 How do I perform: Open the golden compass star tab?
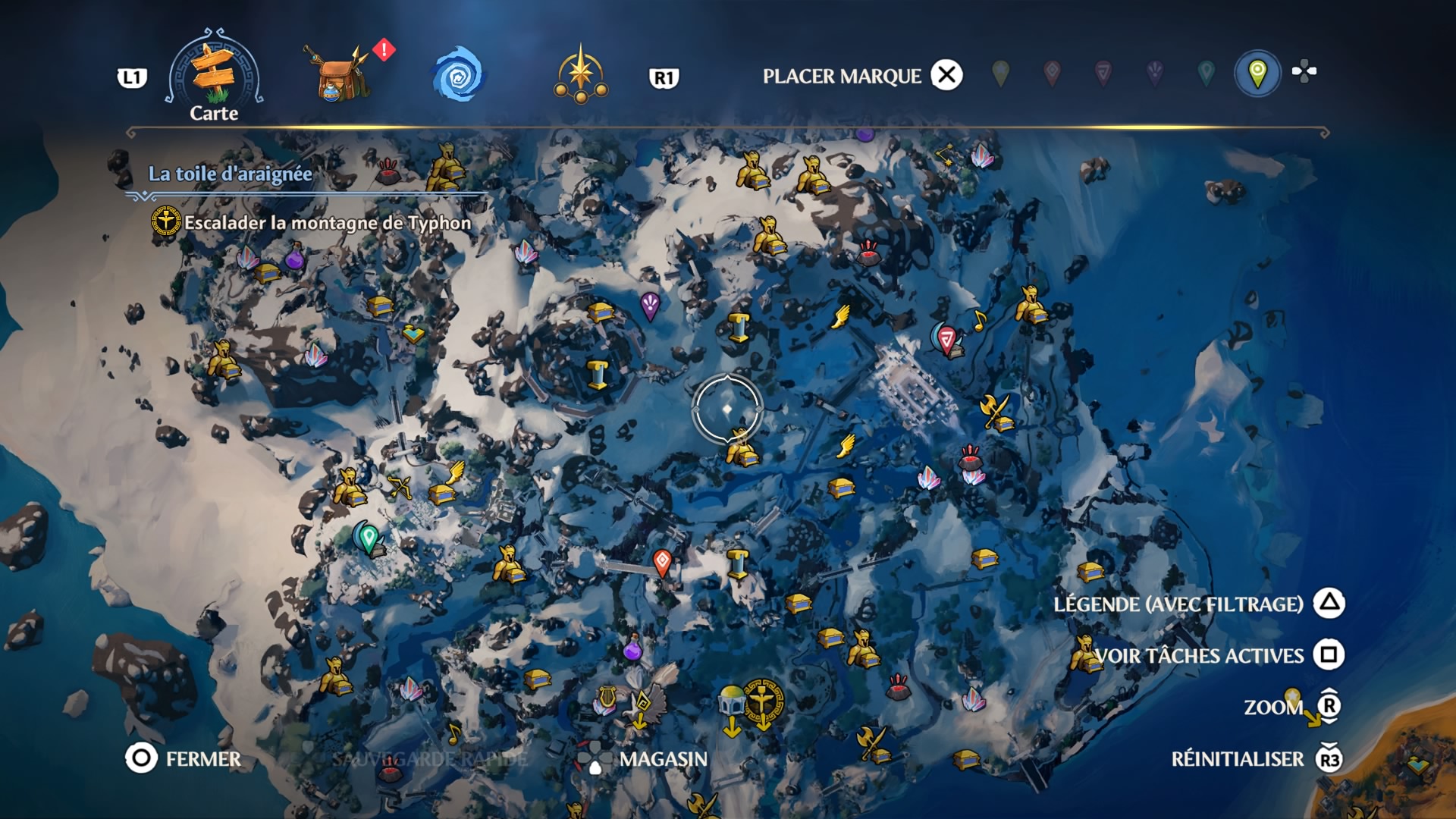[x=581, y=75]
